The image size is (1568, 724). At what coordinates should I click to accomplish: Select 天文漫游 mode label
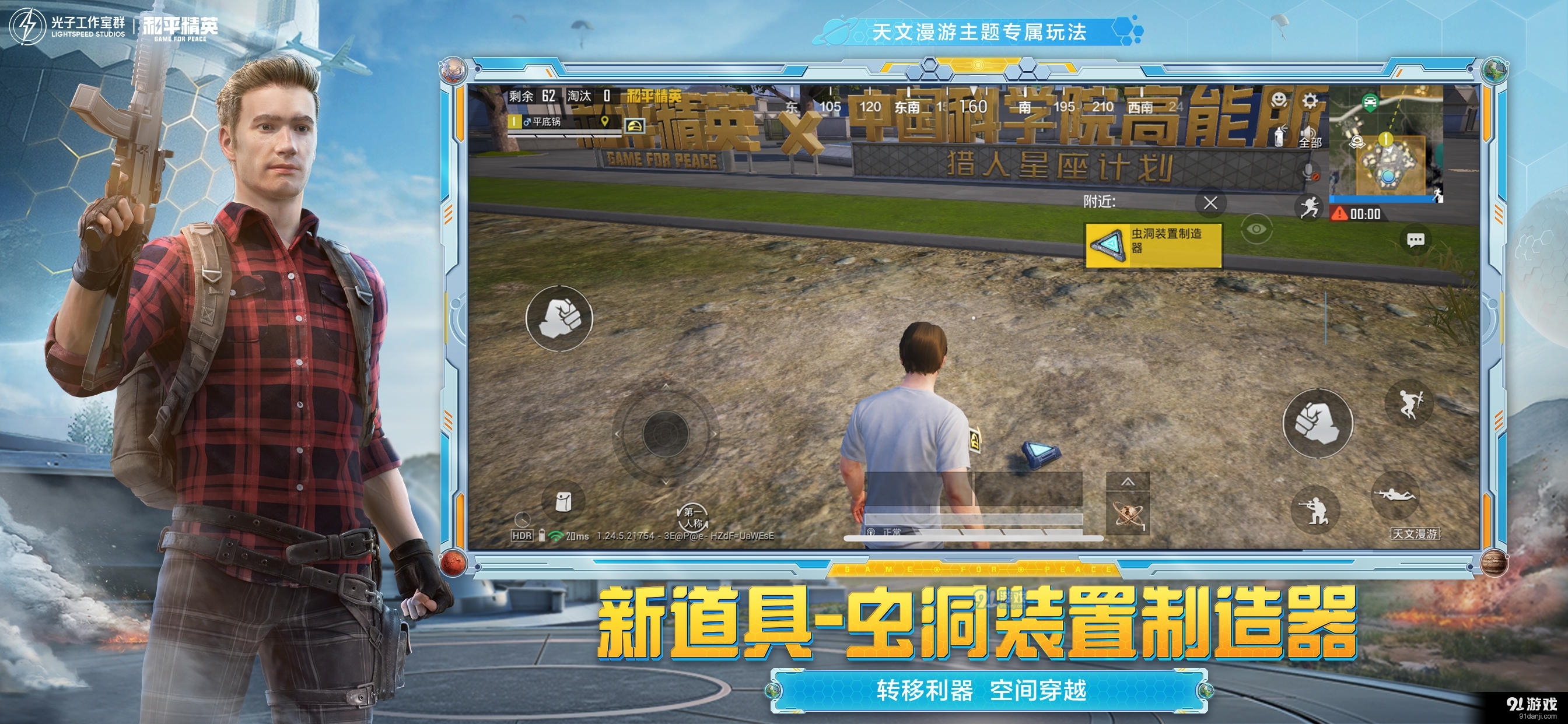pos(1415,533)
